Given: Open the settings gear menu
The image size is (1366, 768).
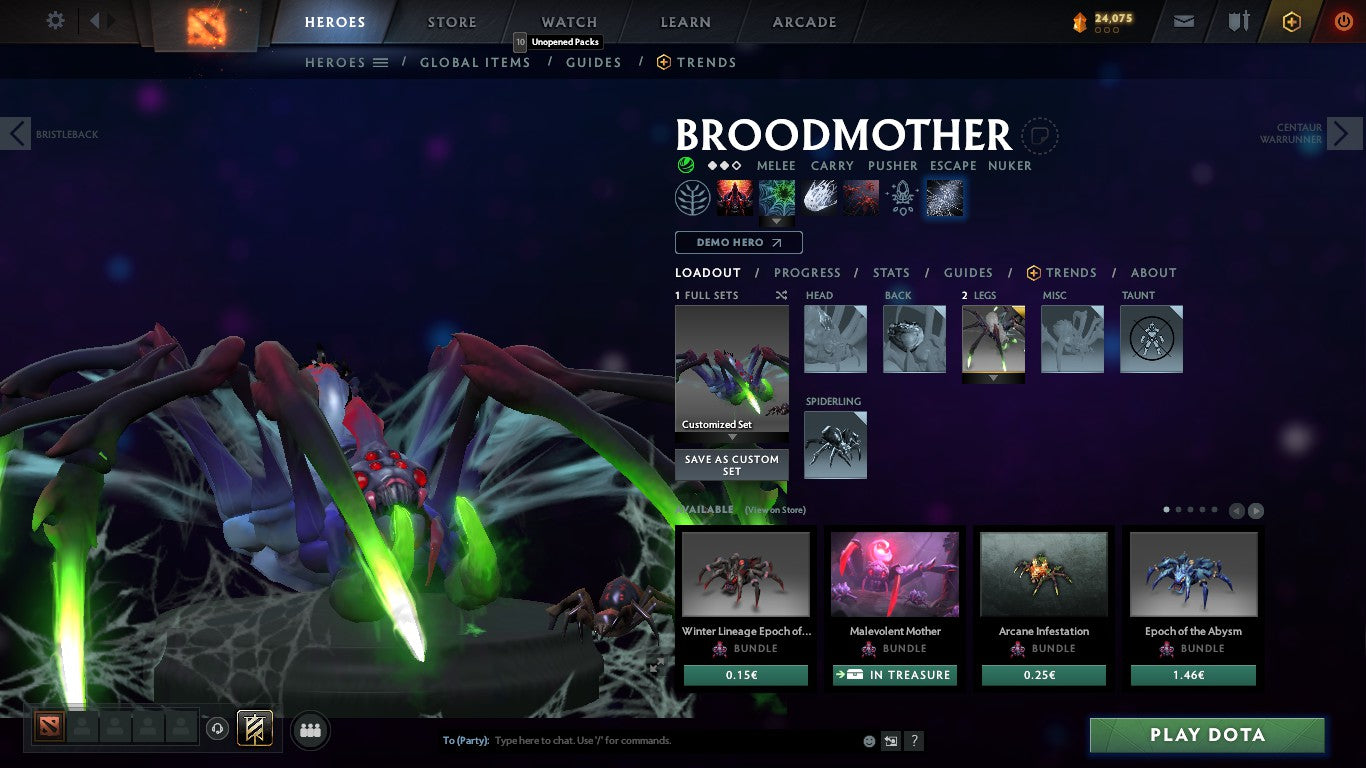Looking at the screenshot, I should (x=55, y=20).
